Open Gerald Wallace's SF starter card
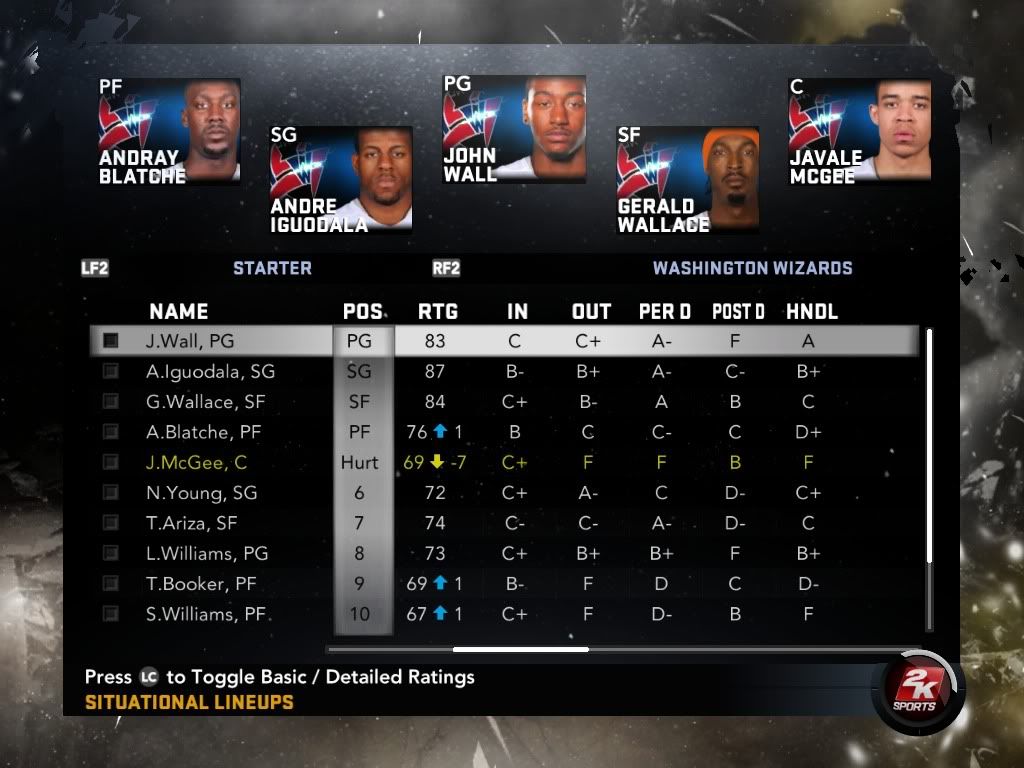 (687, 179)
